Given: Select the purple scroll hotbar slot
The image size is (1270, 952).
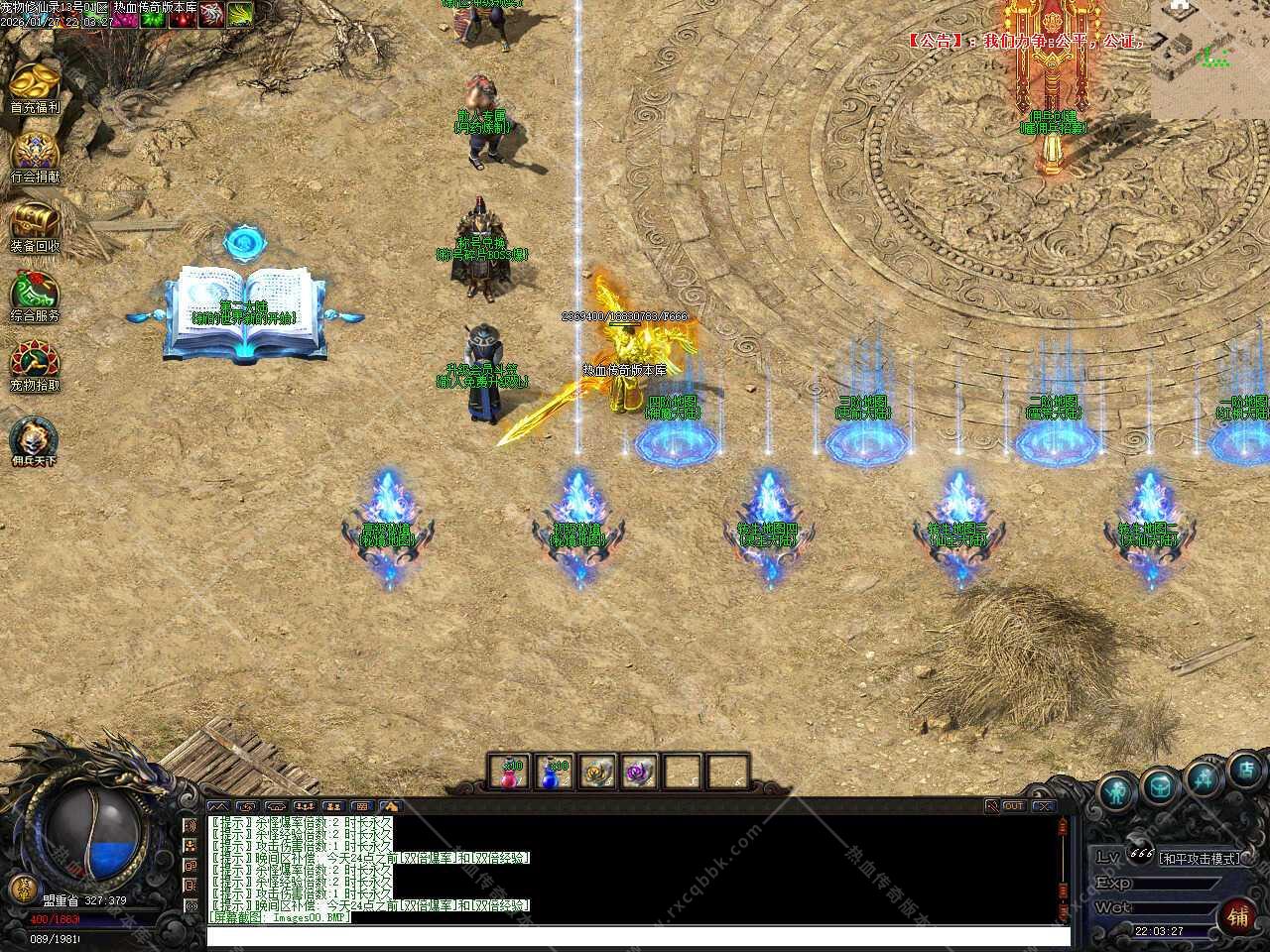Looking at the screenshot, I should coord(639,772).
